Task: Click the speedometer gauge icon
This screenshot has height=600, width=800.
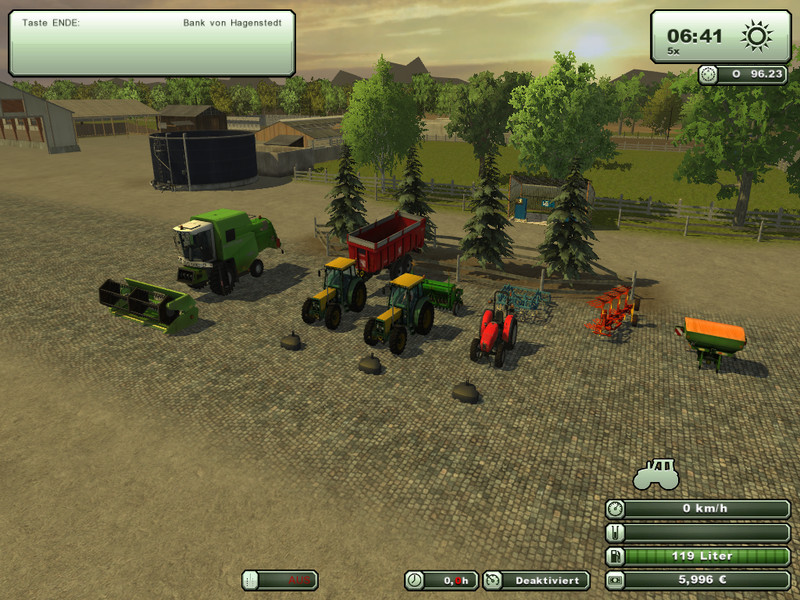Action: point(616,509)
